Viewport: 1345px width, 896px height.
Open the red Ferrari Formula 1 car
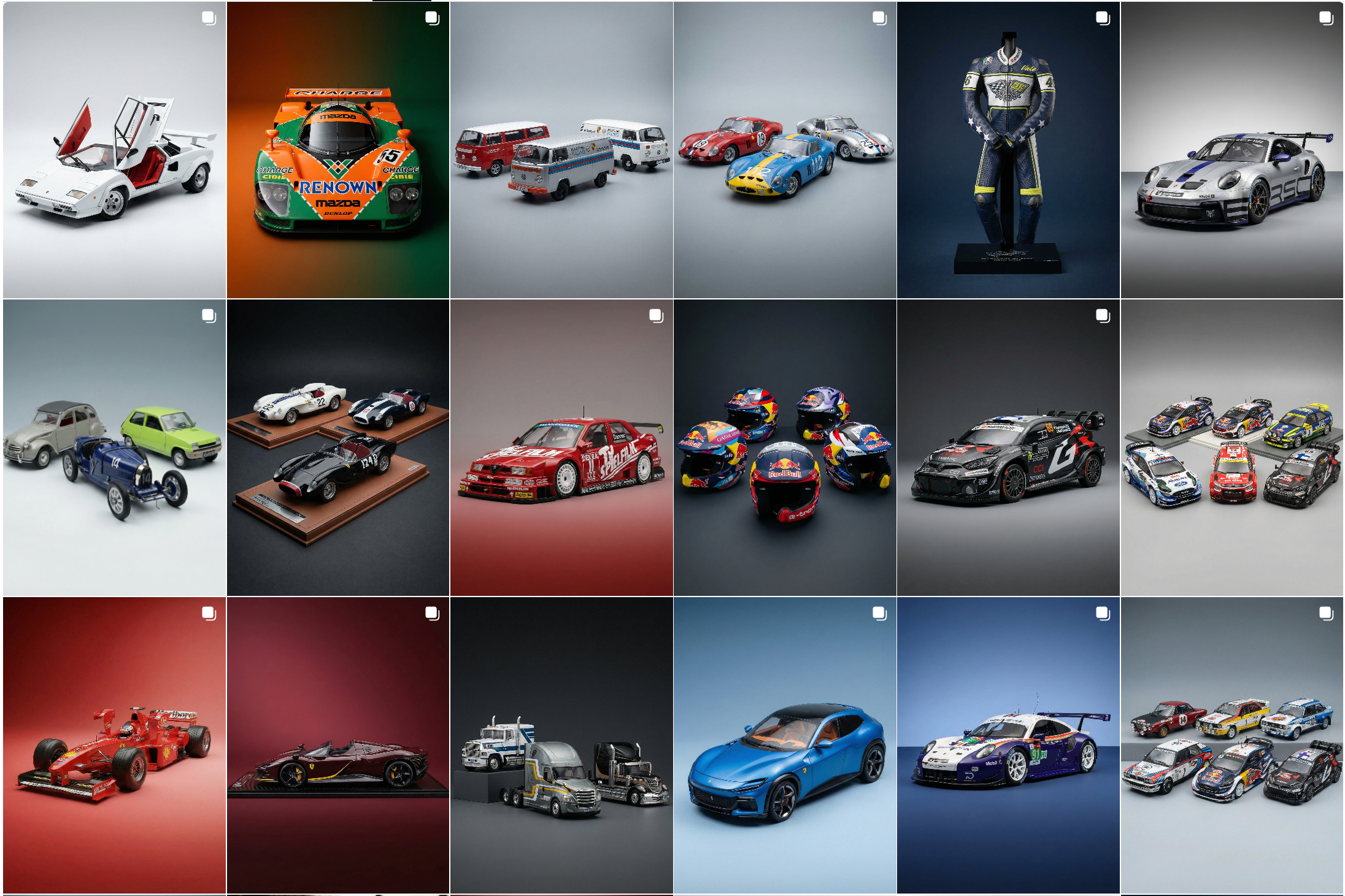[114, 746]
